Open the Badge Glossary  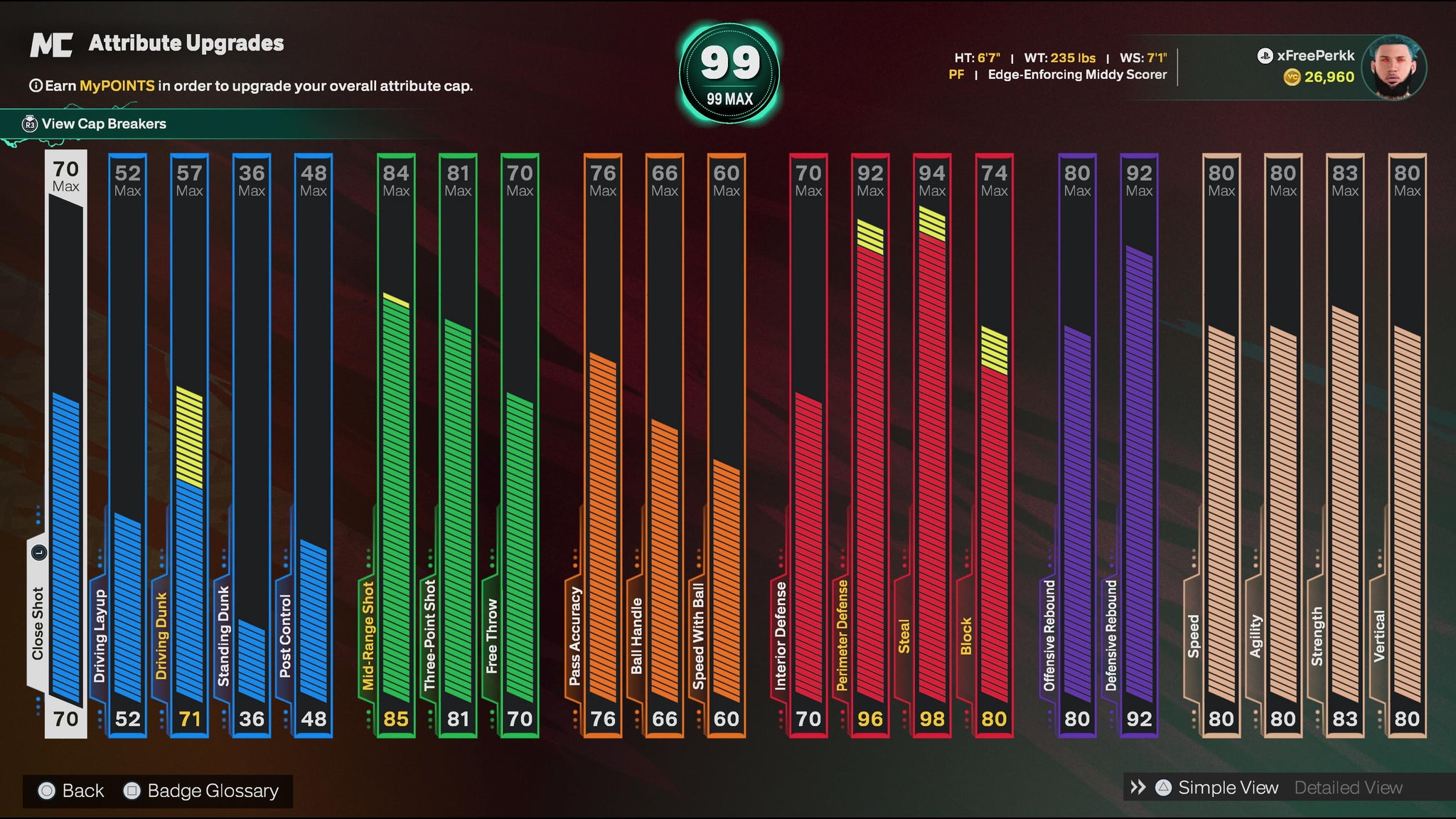(x=202, y=791)
